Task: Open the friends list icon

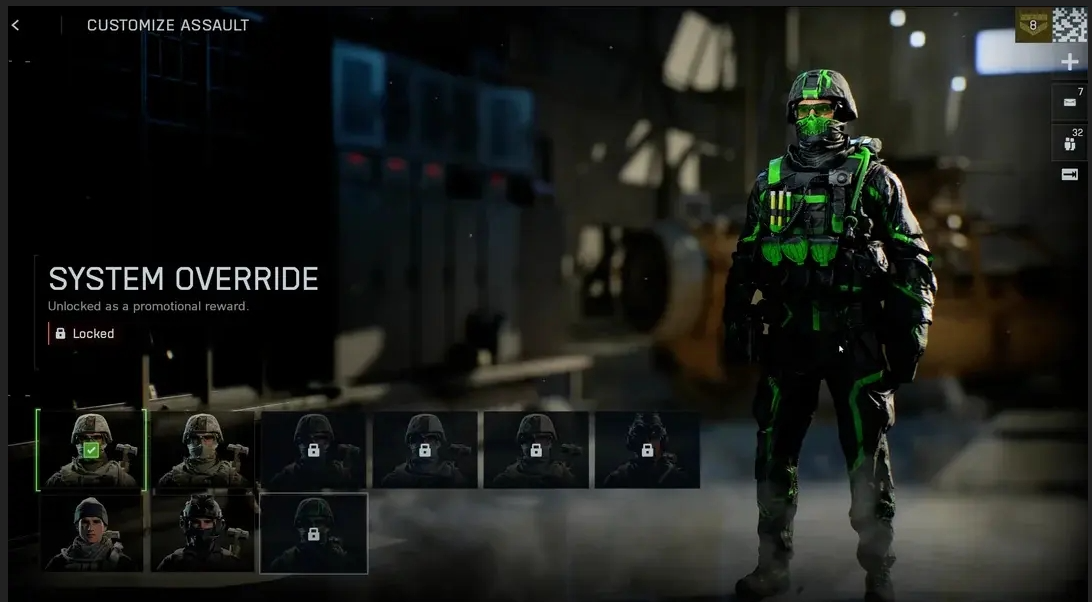Action: (x=1070, y=142)
